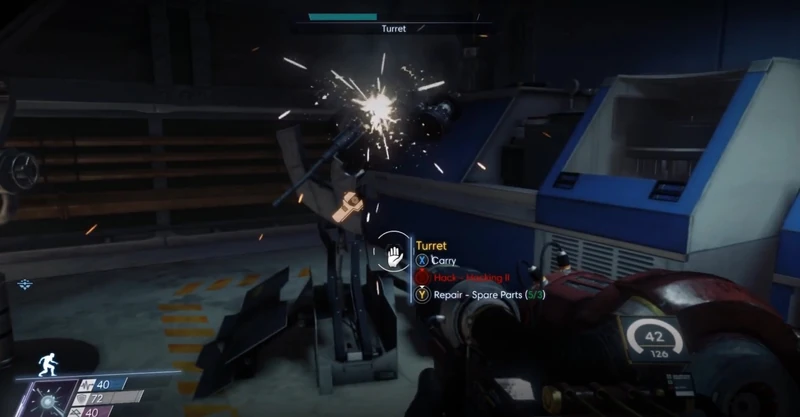This screenshot has height=417, width=800.
Task: Click the small objective marker icon
Action: 24,285
